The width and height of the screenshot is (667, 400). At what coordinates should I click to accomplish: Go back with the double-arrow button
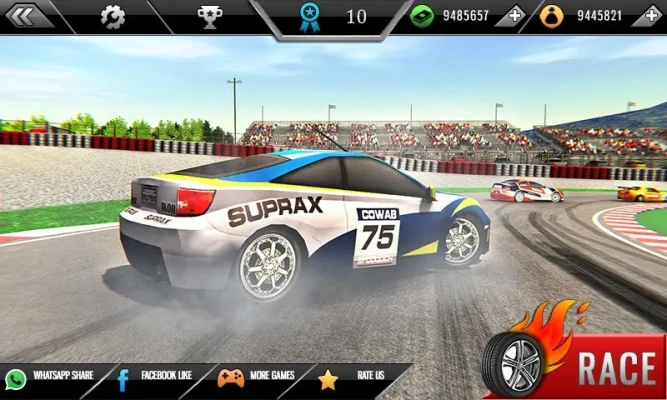point(26,16)
